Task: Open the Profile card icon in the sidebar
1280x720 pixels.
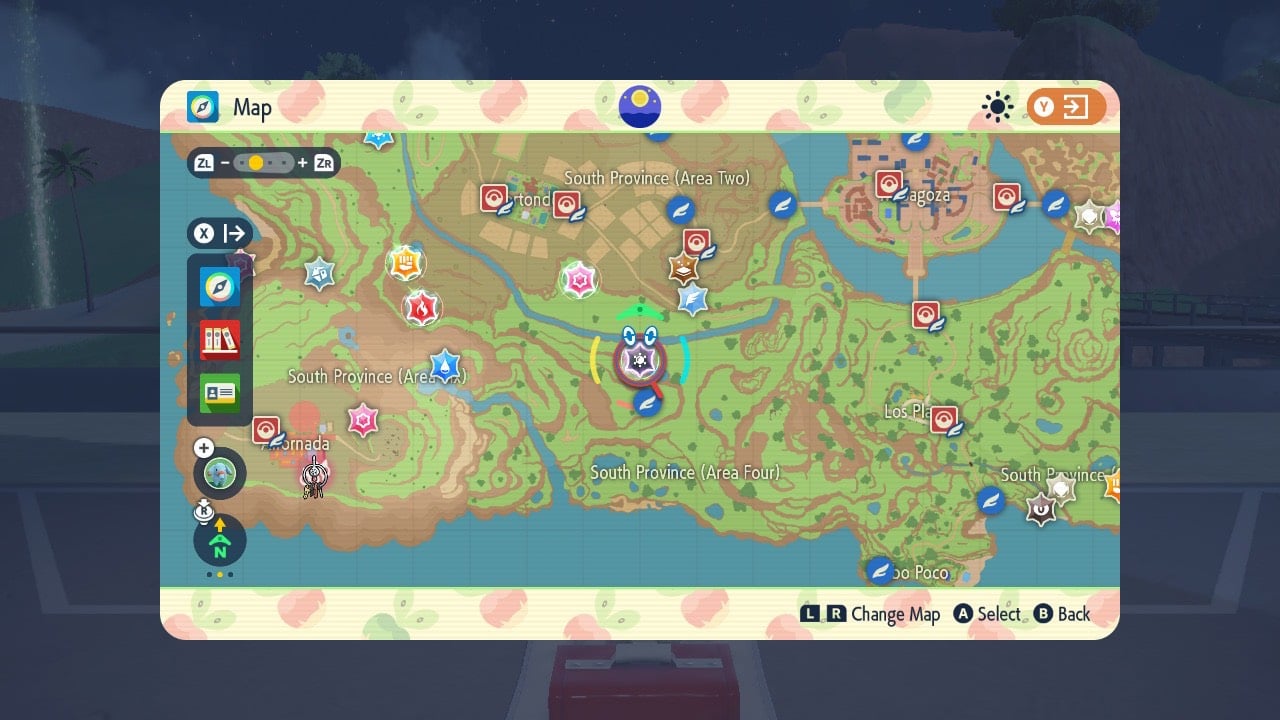Action: pyautogui.click(x=218, y=393)
